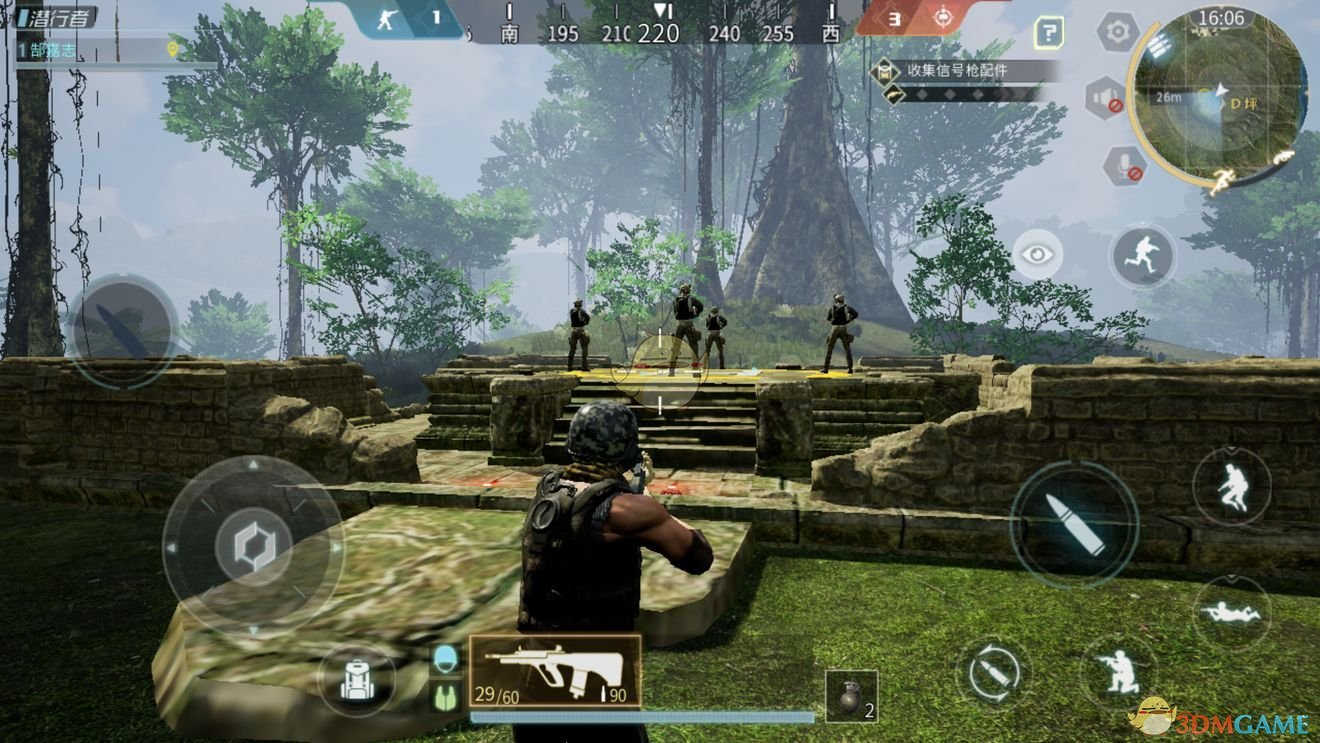Fire using the large right bullet button

coord(1073,524)
